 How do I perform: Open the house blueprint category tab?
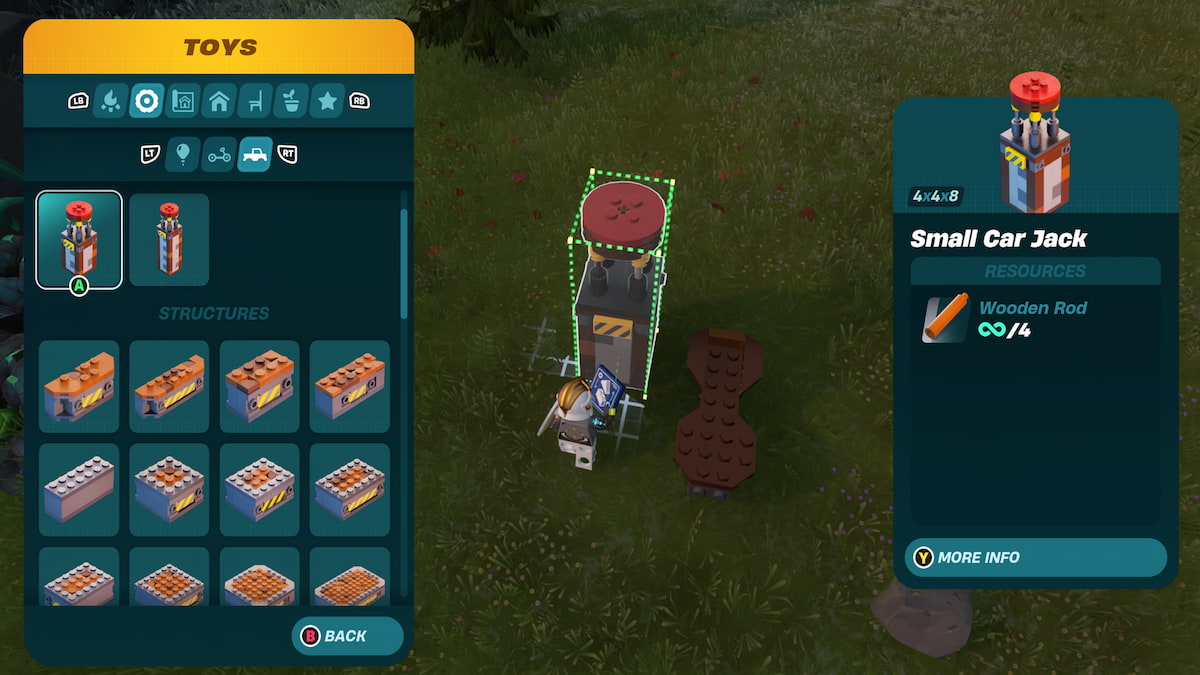click(x=183, y=101)
